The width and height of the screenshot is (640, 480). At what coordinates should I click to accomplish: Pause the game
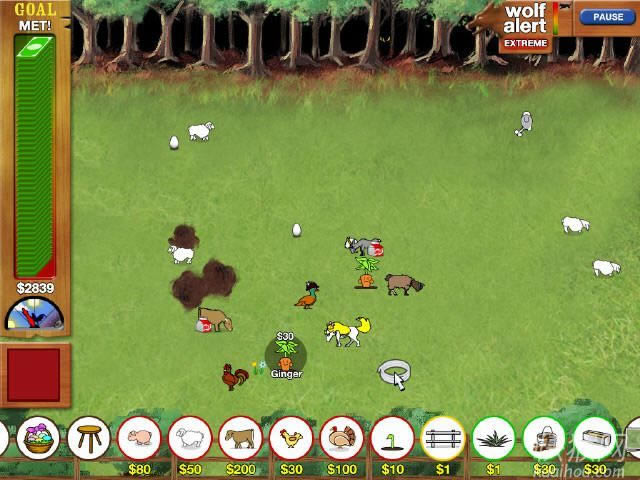point(608,17)
